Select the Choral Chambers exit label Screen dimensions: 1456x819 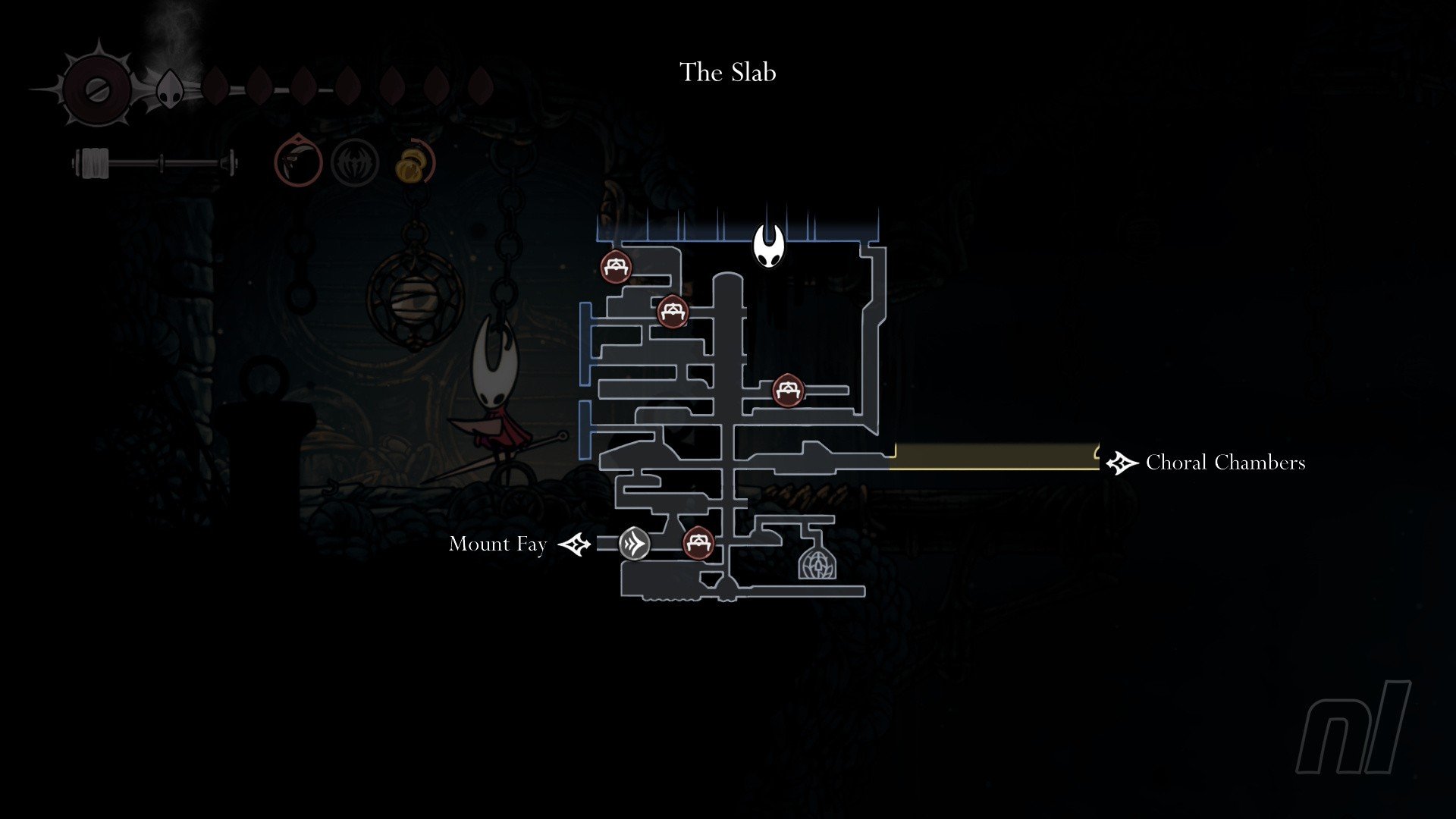[x=1225, y=463]
